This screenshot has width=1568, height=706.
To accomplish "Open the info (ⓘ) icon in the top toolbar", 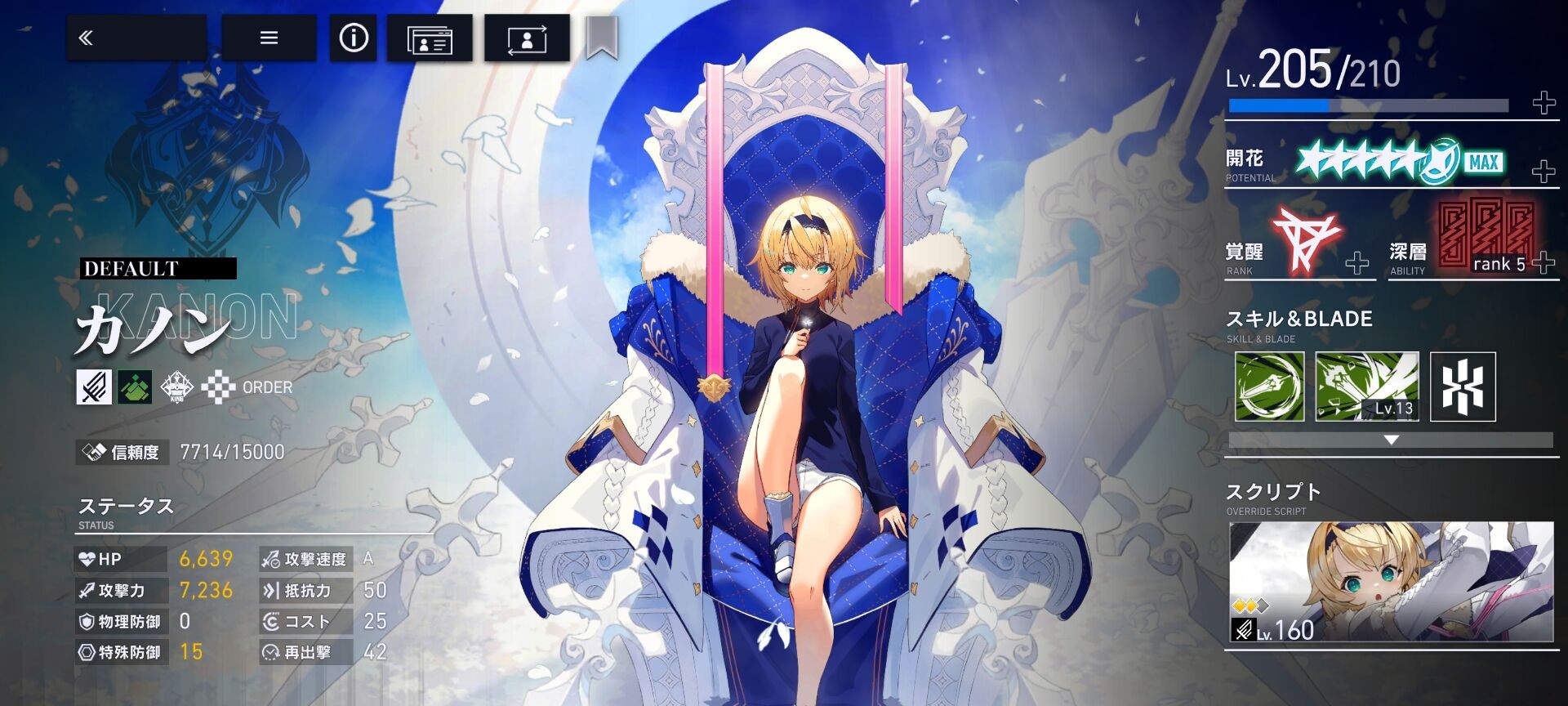I will (352, 38).
